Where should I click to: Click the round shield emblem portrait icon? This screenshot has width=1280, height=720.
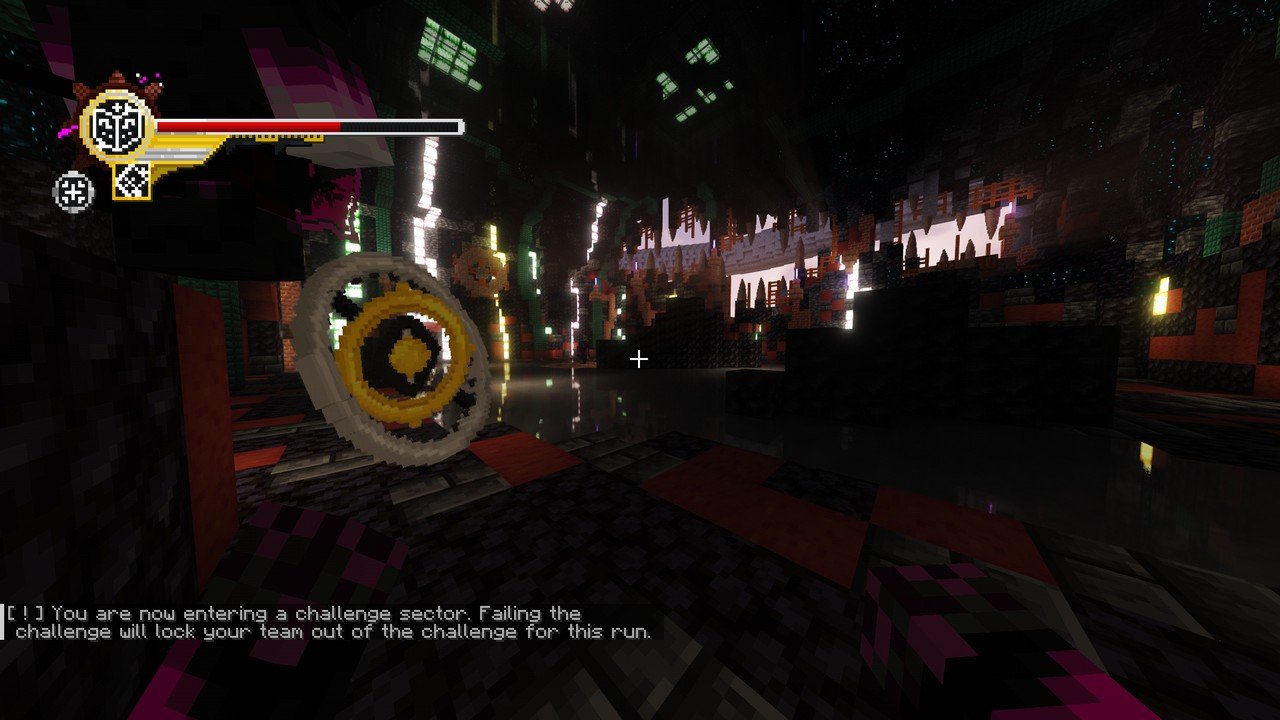(115, 127)
